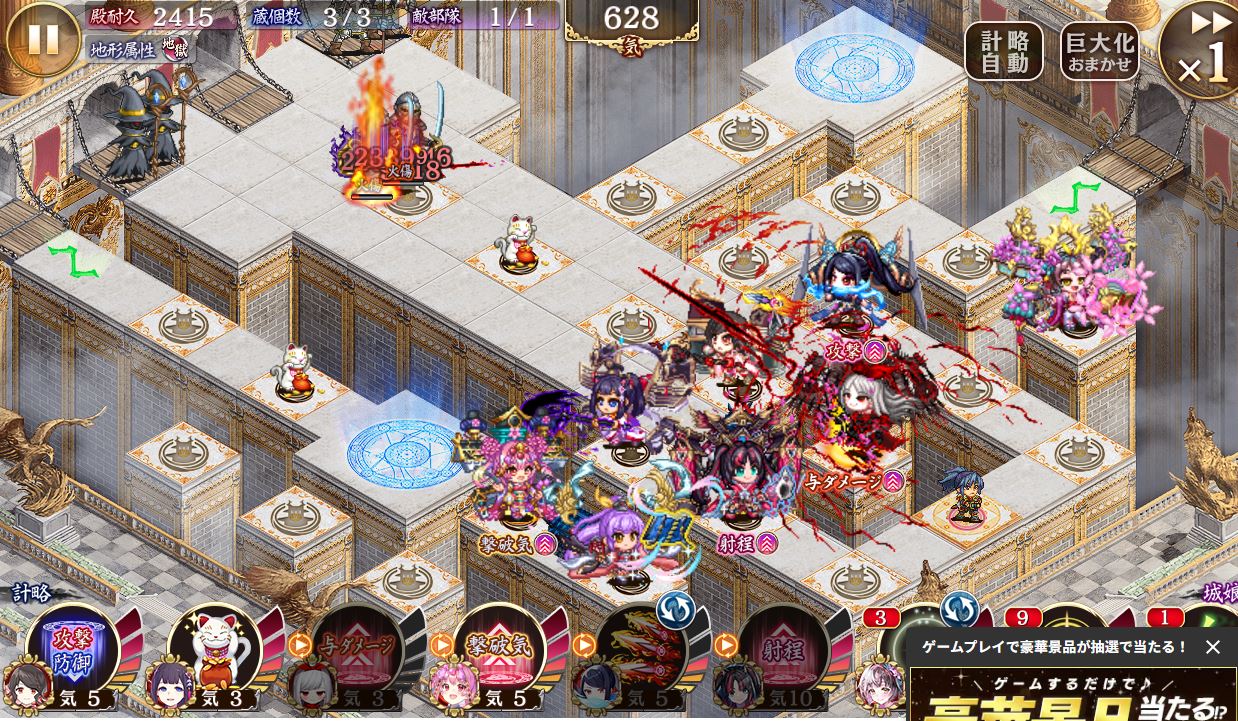
Task: Activate the 撃破気 stratagem icon
Action: [x=499, y=647]
